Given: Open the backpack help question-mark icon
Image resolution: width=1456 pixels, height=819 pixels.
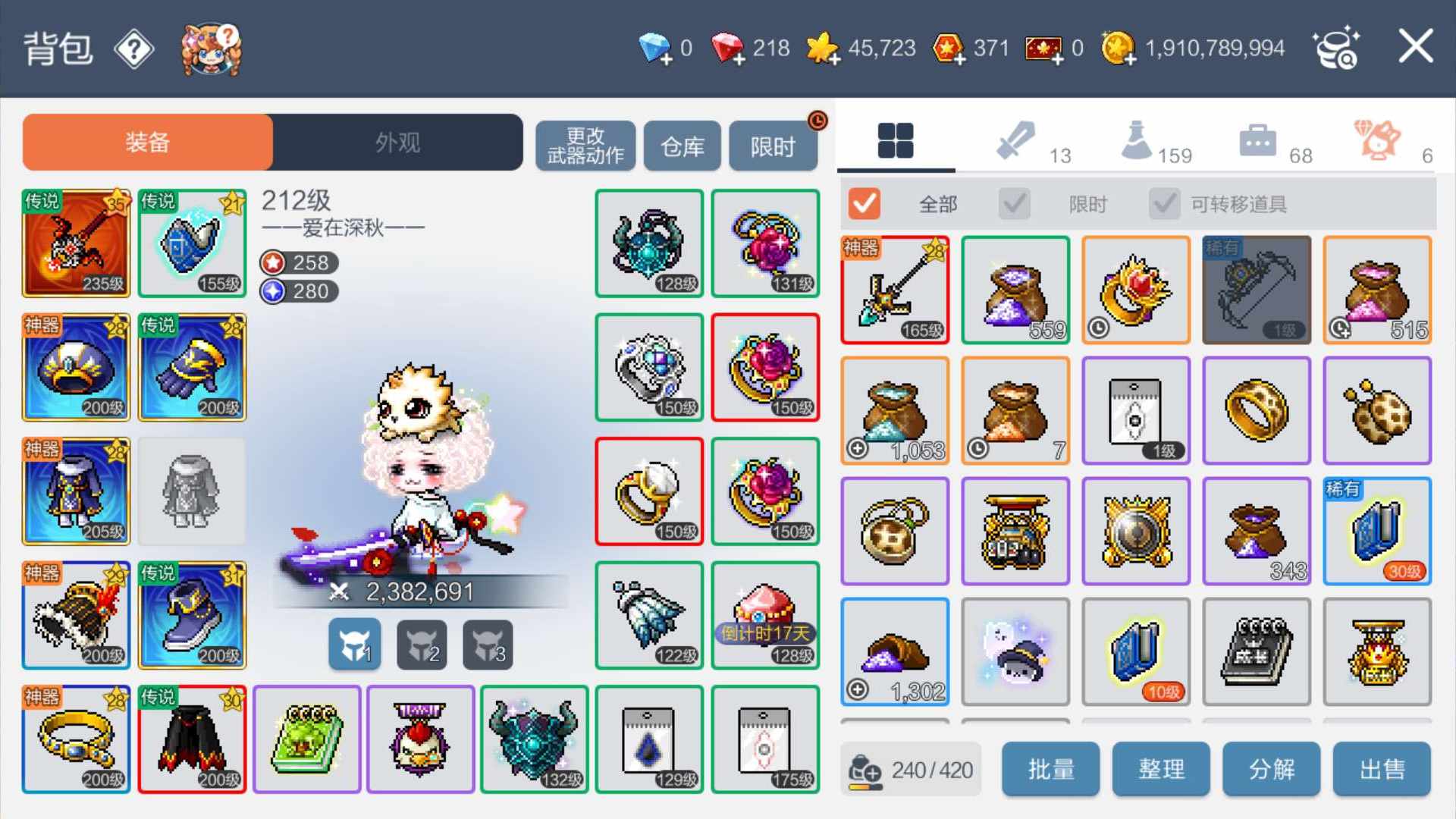Looking at the screenshot, I should pyautogui.click(x=134, y=50).
